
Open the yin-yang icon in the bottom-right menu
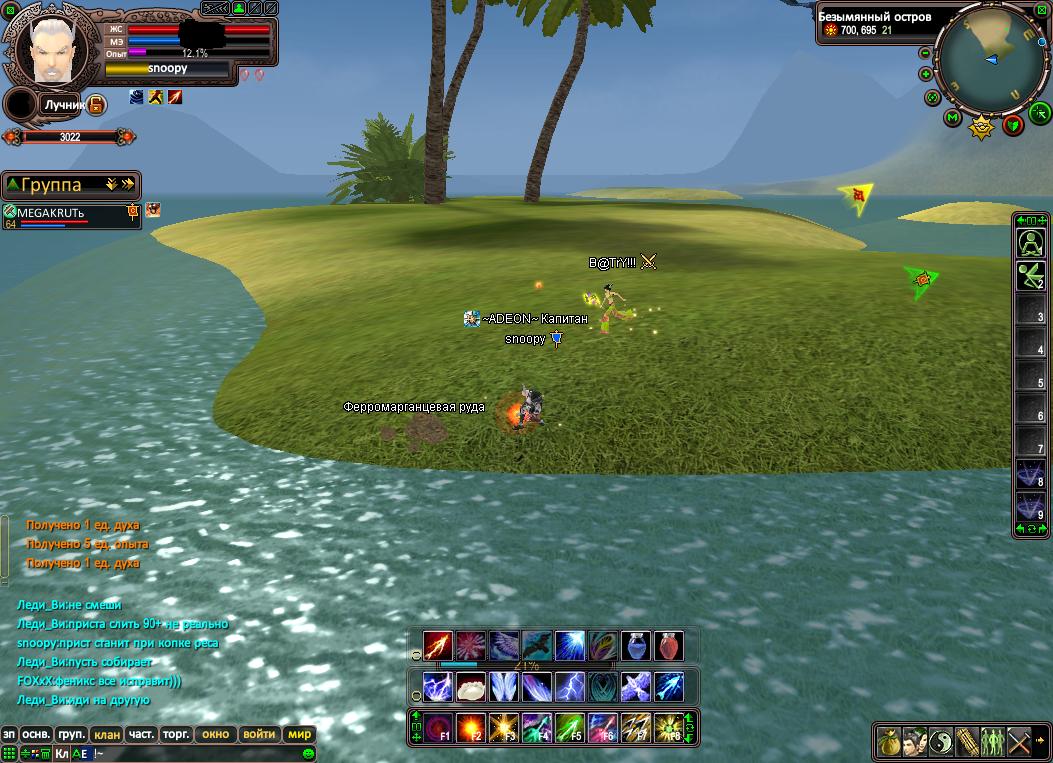[941, 742]
